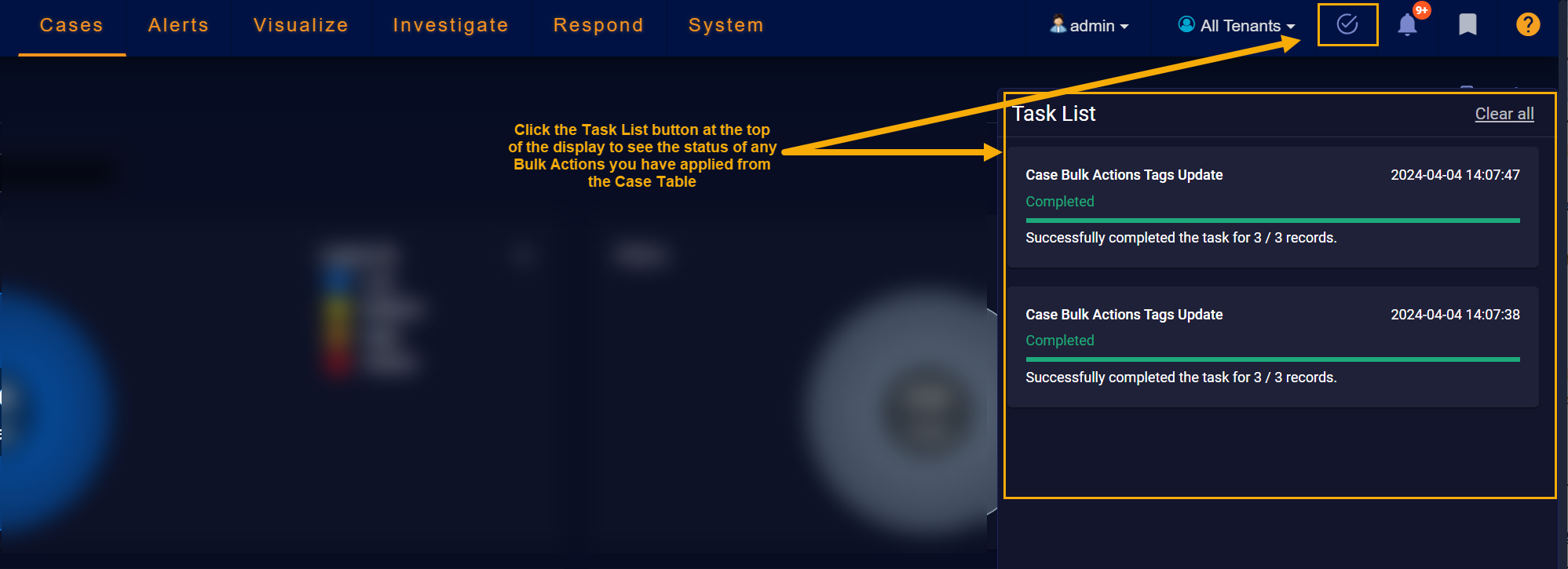Screen dimensions: 1568x569
Task: View notifications via the bell icon
Action: coord(1407,25)
